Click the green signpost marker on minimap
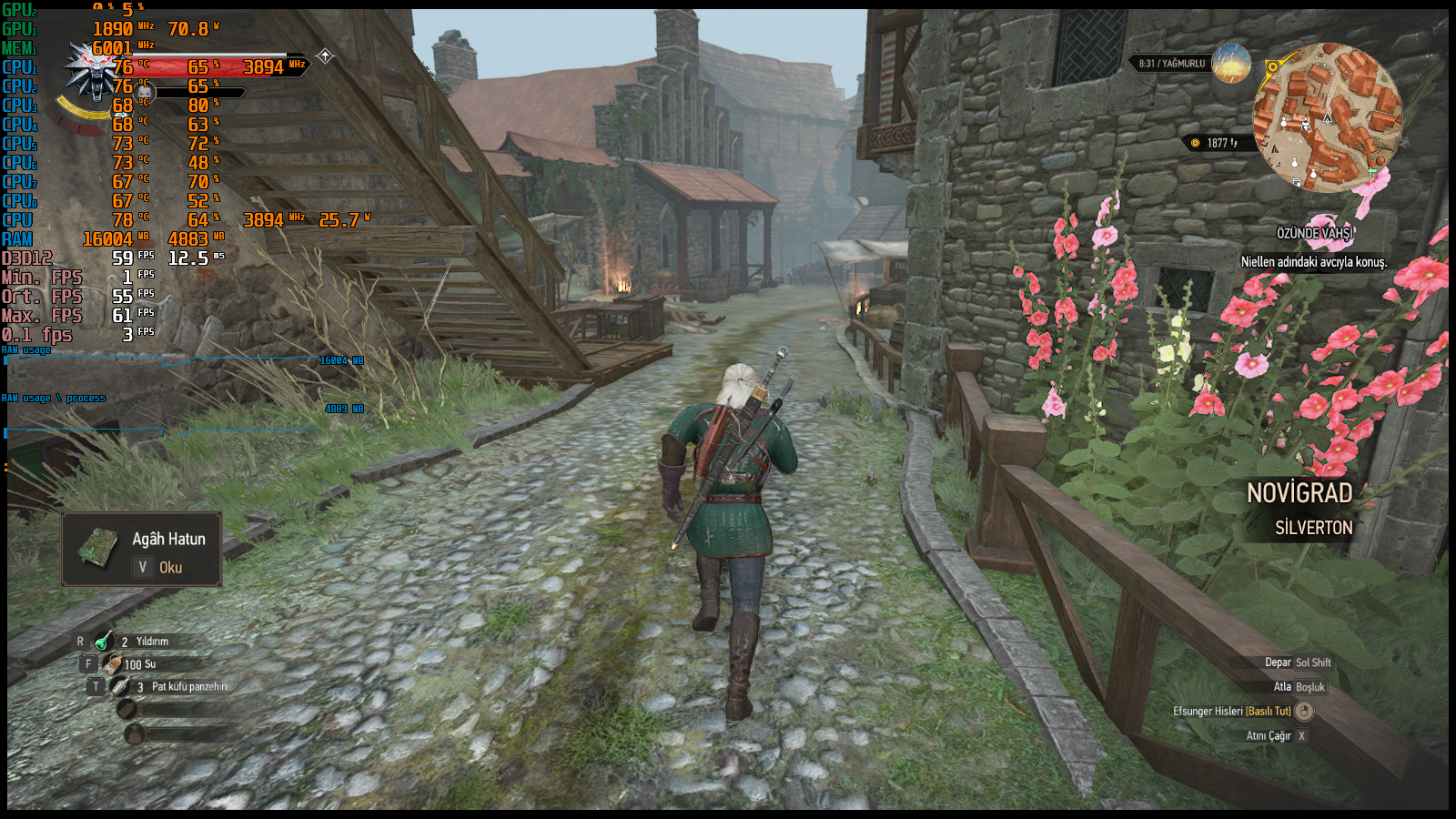 point(1372,170)
